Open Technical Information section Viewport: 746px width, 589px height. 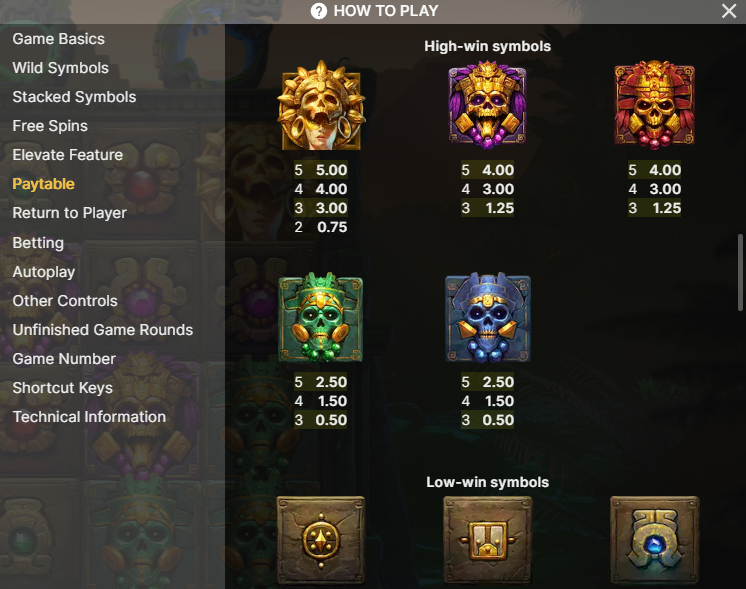tap(89, 417)
